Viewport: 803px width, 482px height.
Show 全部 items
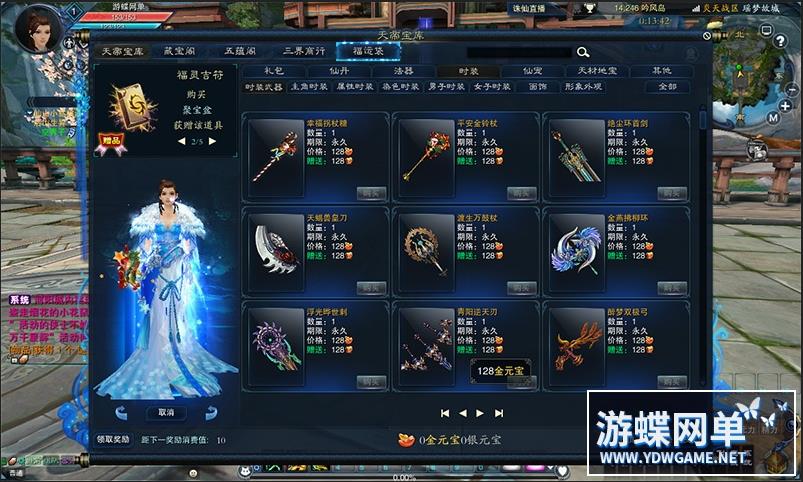(667, 88)
